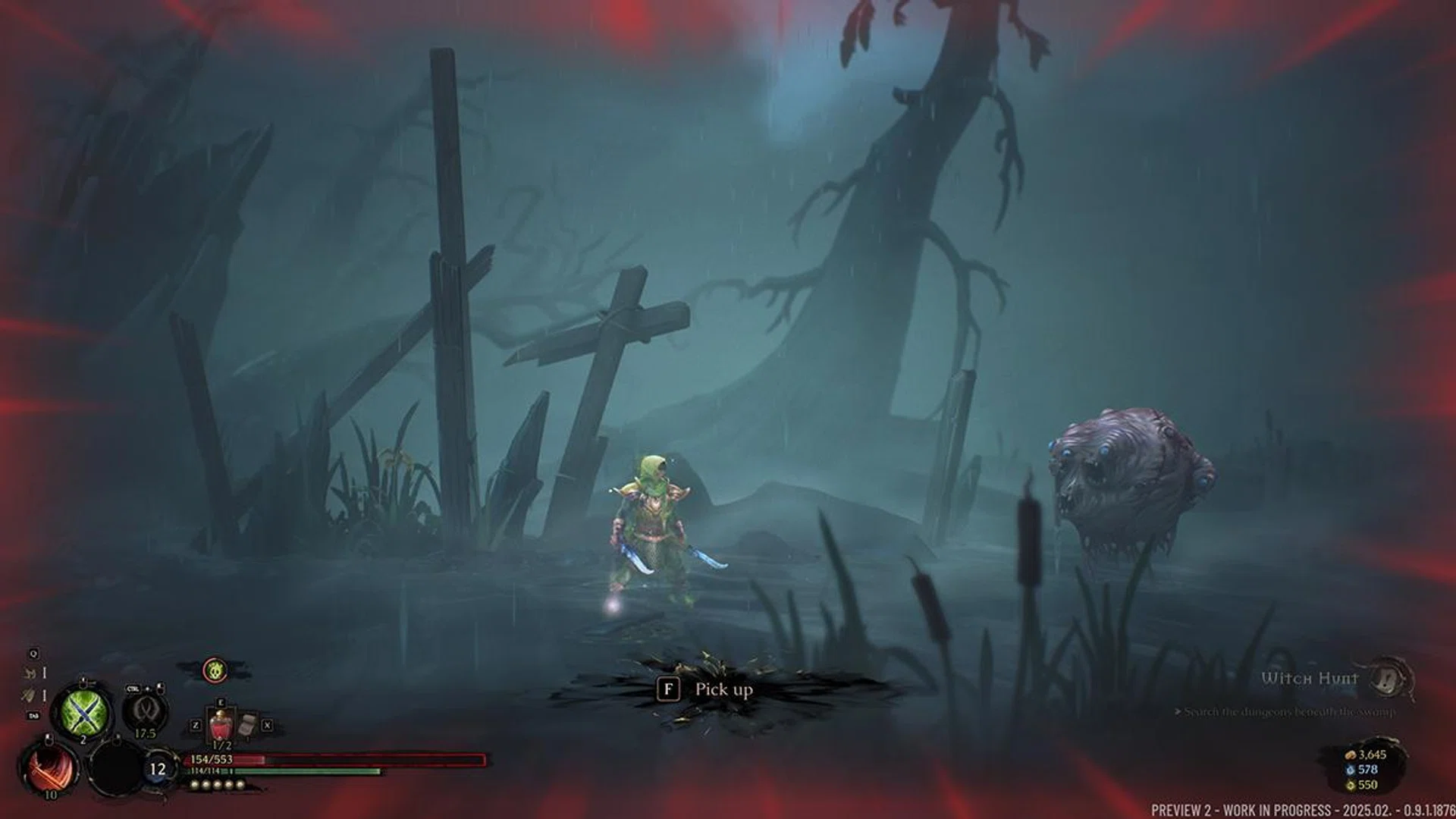Image resolution: width=1456 pixels, height=819 pixels.
Task: Click the health potion flask slot
Action: pyautogui.click(x=221, y=723)
